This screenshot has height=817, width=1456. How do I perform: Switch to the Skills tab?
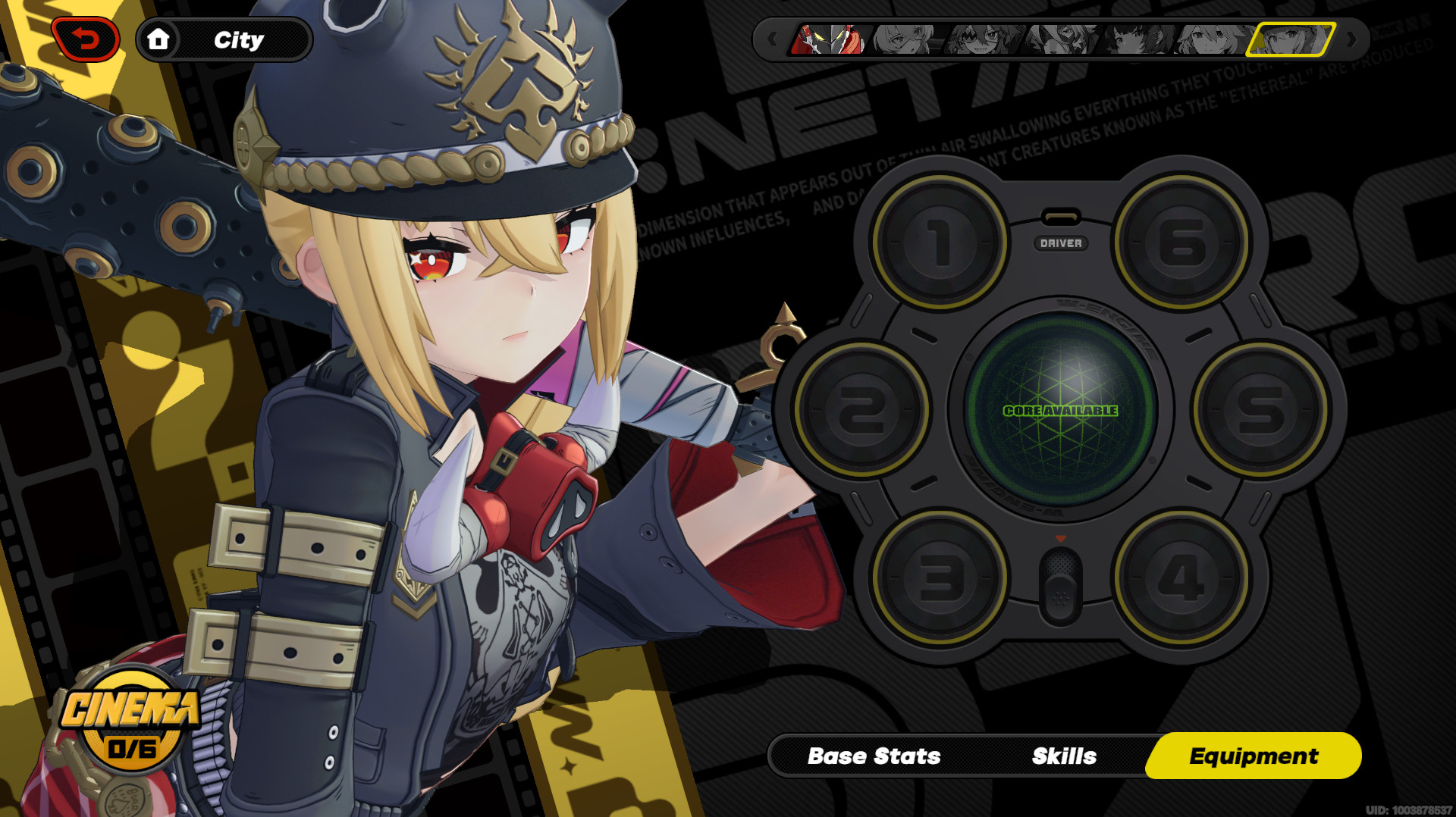(1063, 756)
